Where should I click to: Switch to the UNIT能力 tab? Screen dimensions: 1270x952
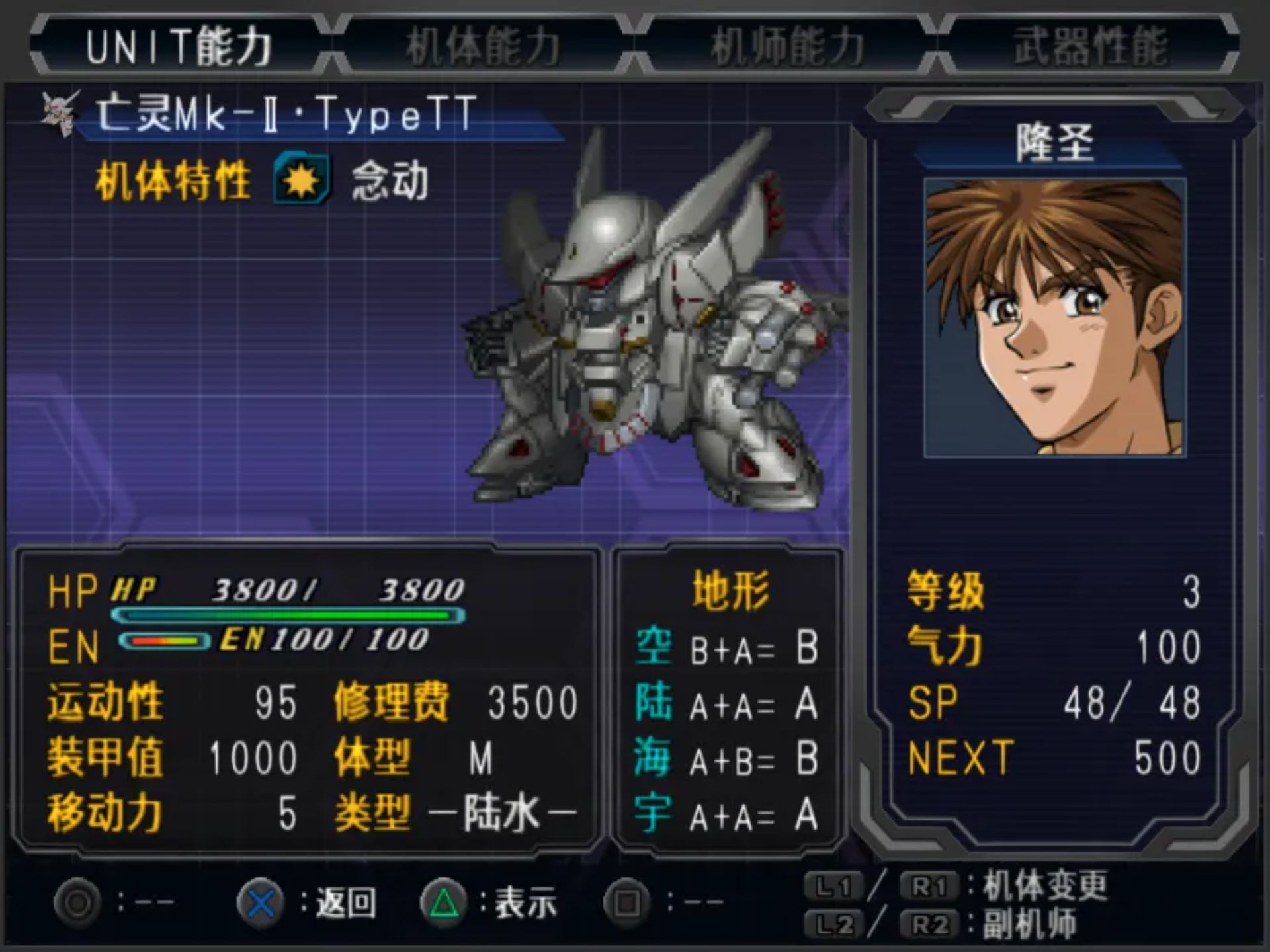179,46
